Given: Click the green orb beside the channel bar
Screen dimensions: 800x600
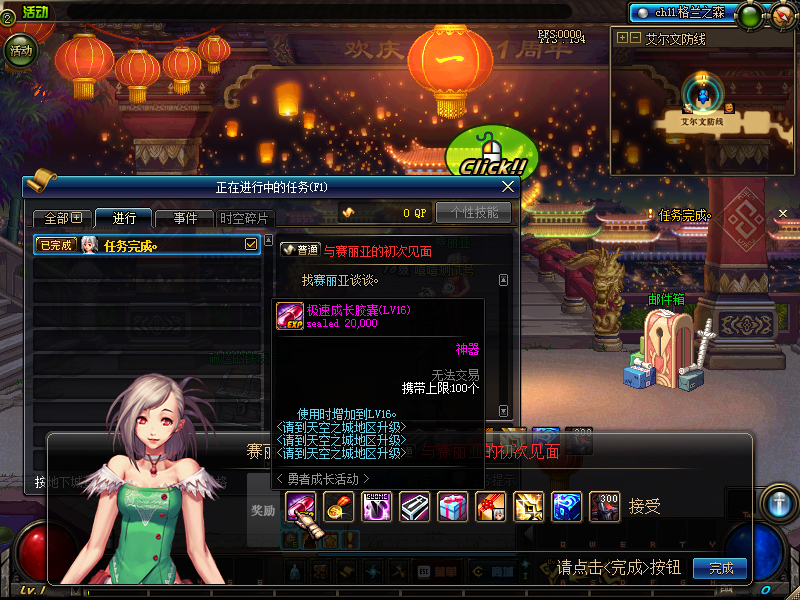Looking at the screenshot, I should coord(749,15).
